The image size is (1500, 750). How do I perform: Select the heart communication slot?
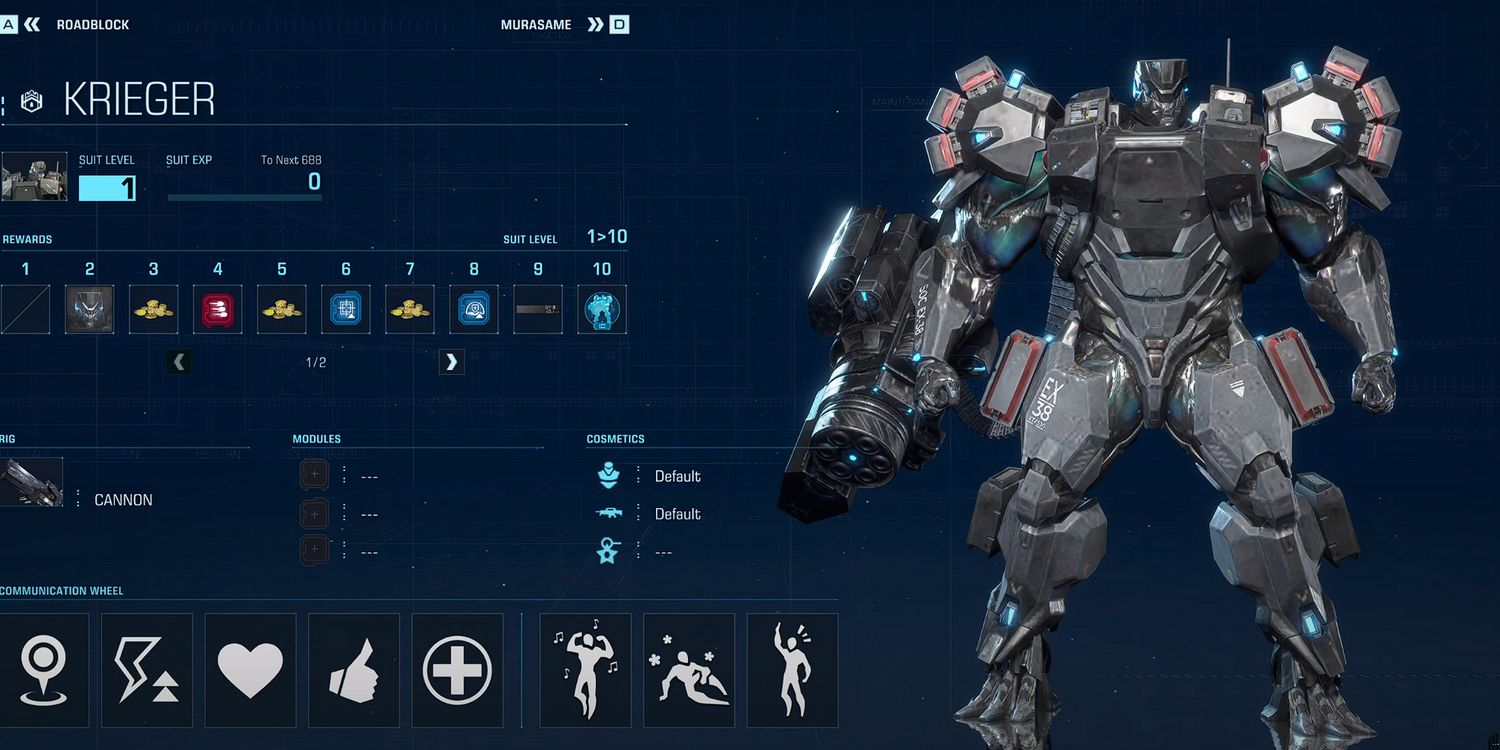point(250,670)
